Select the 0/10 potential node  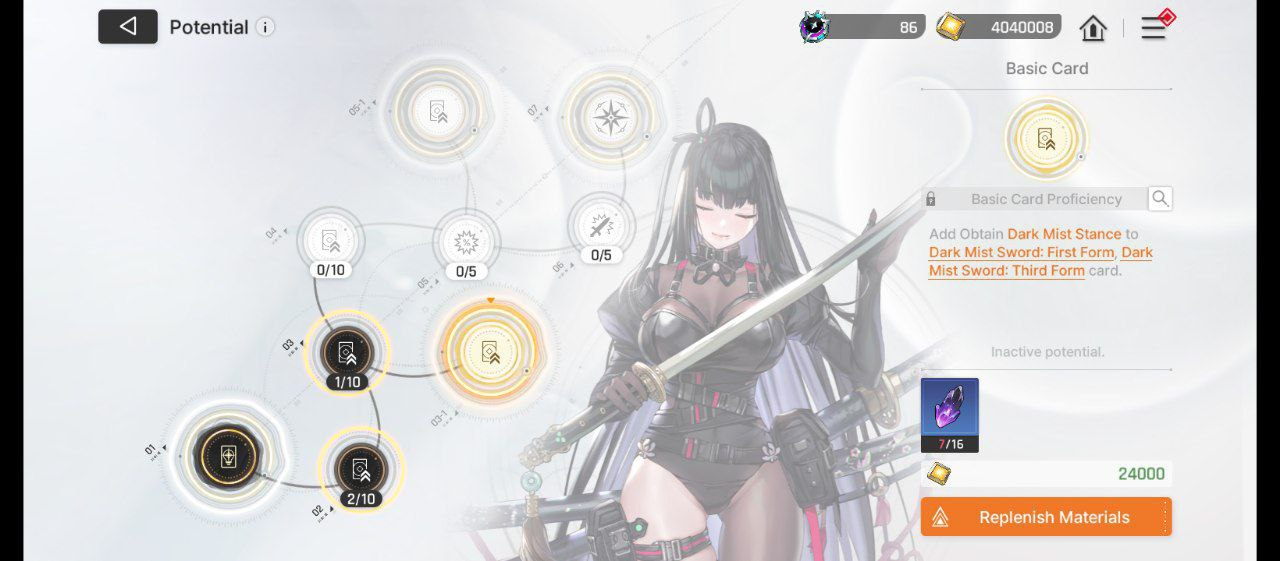[330, 240]
